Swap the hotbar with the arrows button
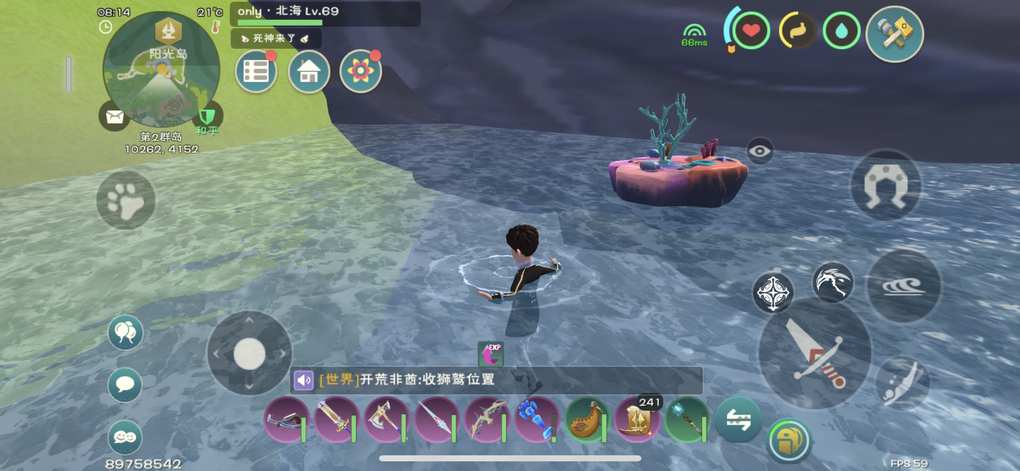 pyautogui.click(x=738, y=418)
